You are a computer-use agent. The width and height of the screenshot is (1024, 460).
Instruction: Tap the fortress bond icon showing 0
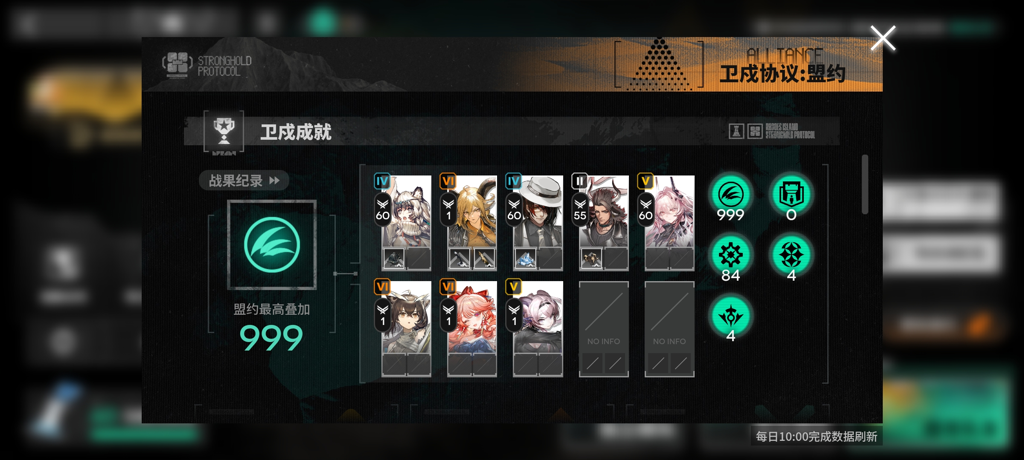click(x=791, y=195)
